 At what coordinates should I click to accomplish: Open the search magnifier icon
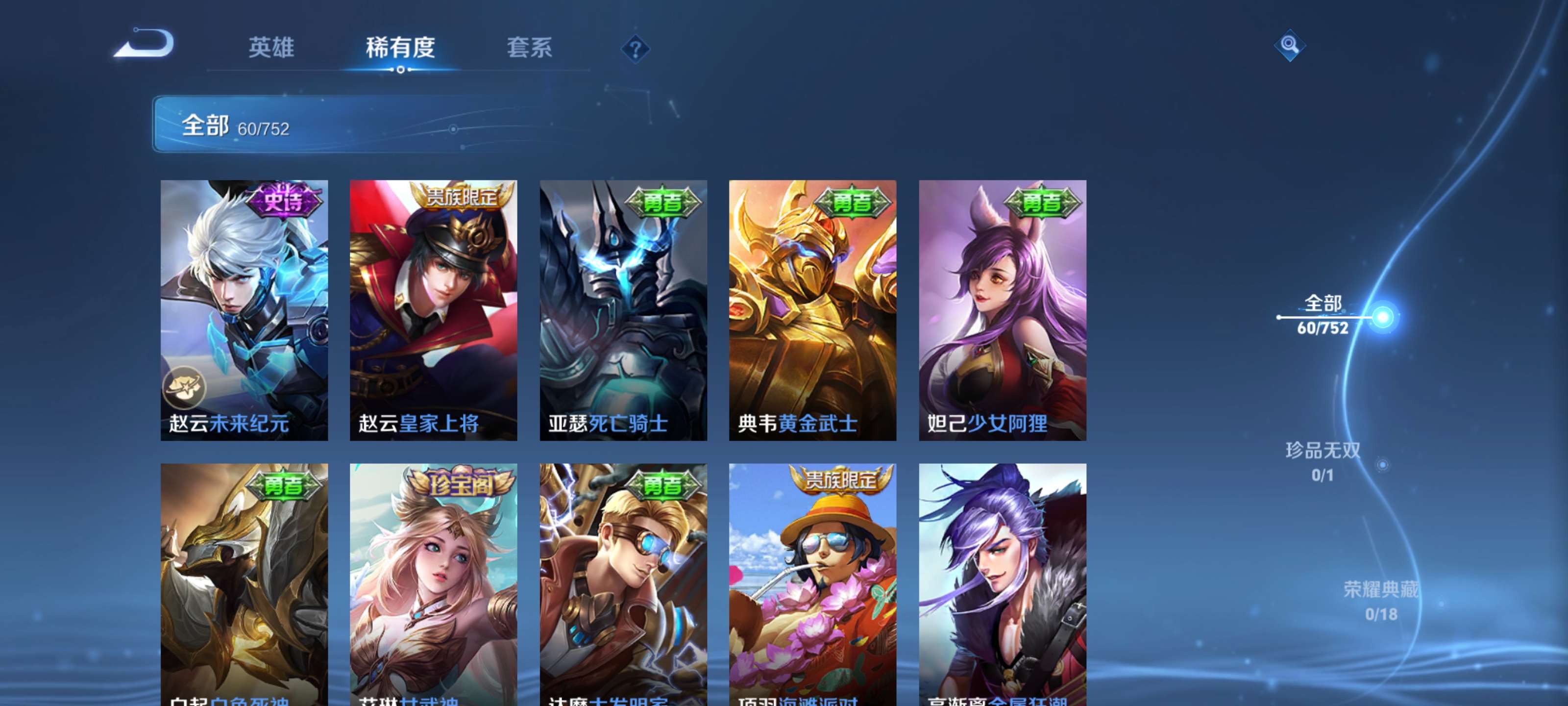pyautogui.click(x=1291, y=45)
